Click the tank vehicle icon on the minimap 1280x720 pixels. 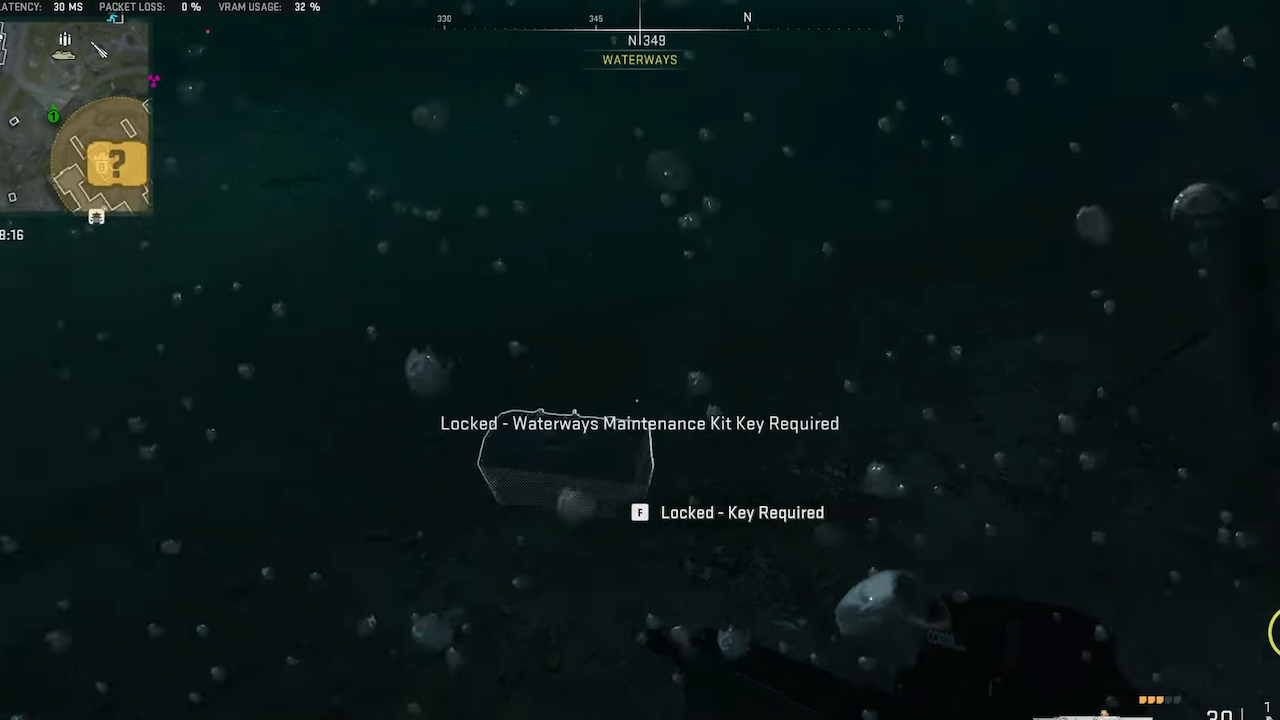63,55
